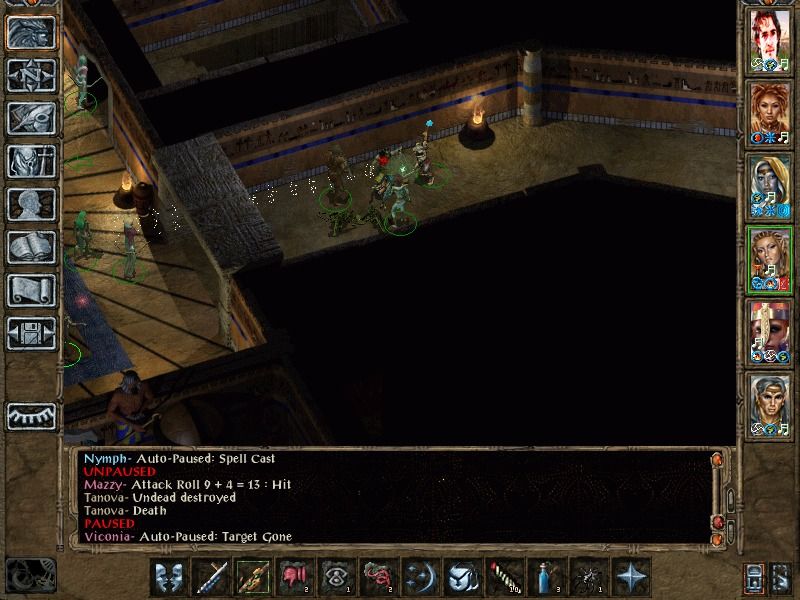Open the character record sheet
This screenshot has width=800, height=600.
click(x=31, y=205)
